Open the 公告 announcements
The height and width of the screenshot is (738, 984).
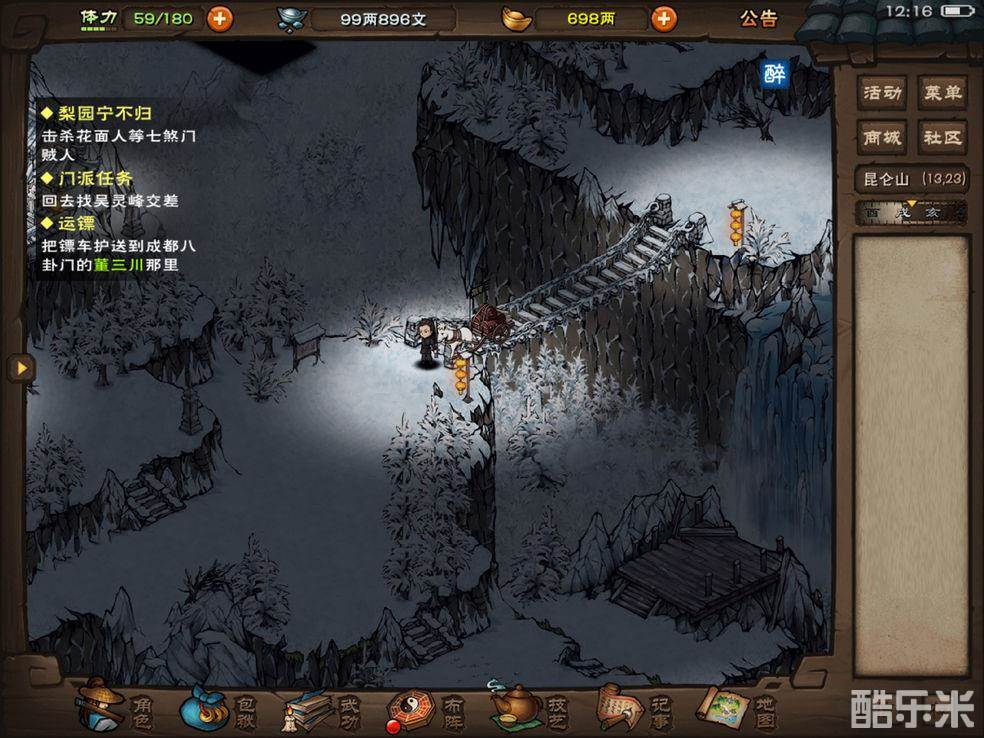tap(758, 18)
